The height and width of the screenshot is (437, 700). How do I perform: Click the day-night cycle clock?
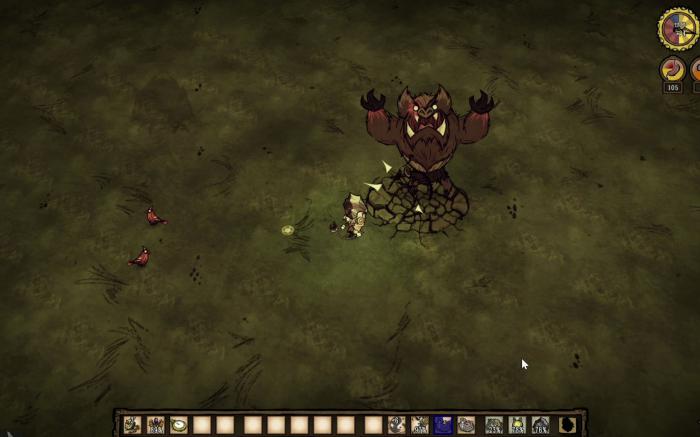[x=677, y=28]
